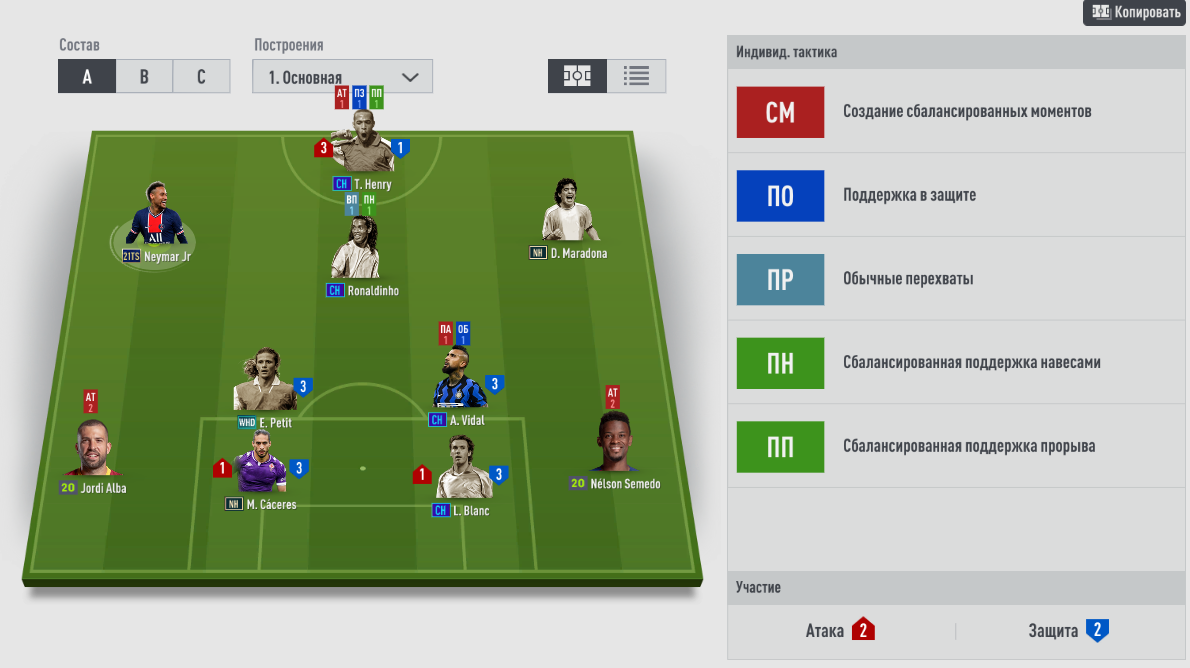The width and height of the screenshot is (1190, 668).
Task: Select M. Cáceres player card
Action: click(x=260, y=466)
